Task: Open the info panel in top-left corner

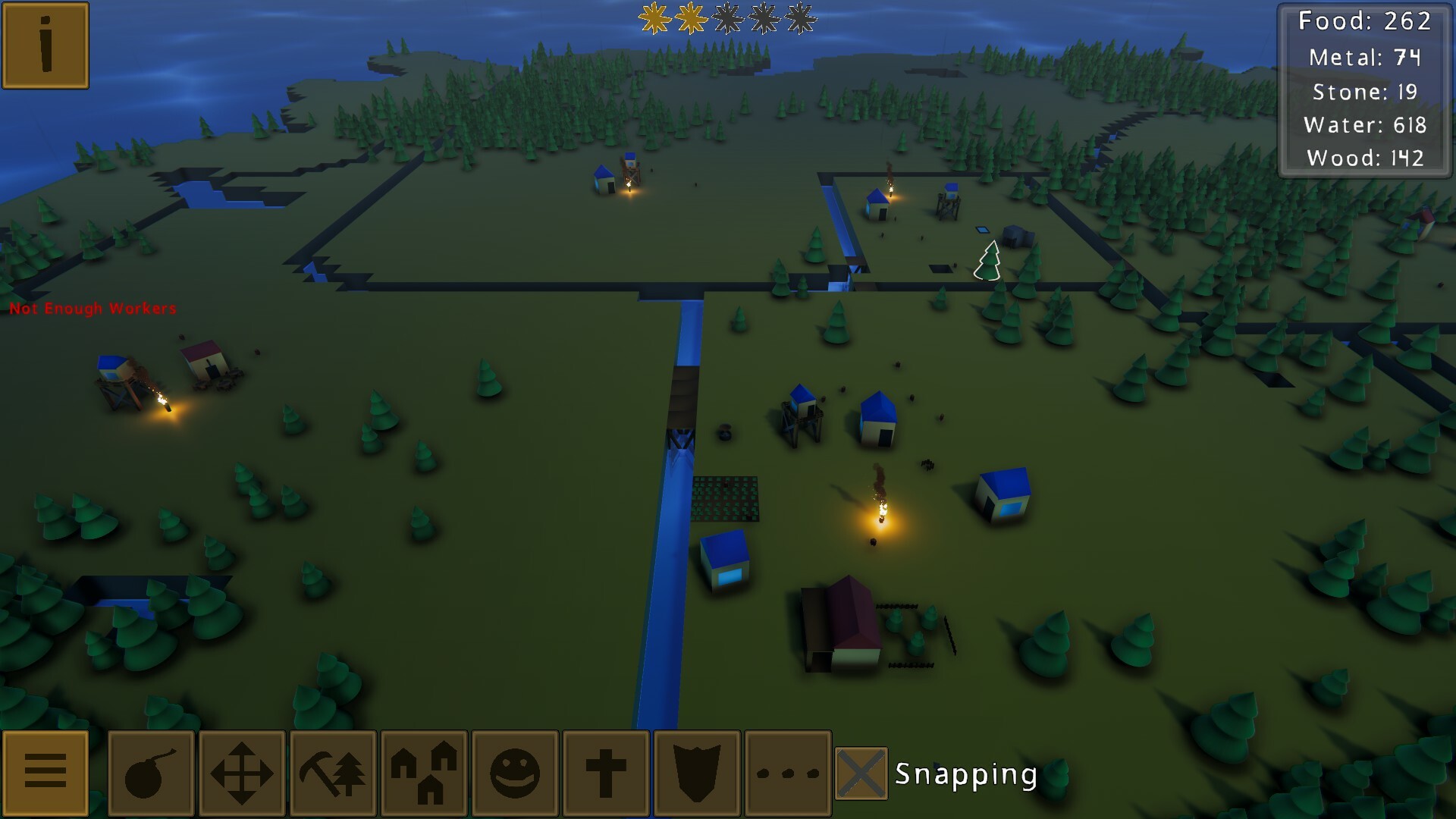Action: point(45,45)
